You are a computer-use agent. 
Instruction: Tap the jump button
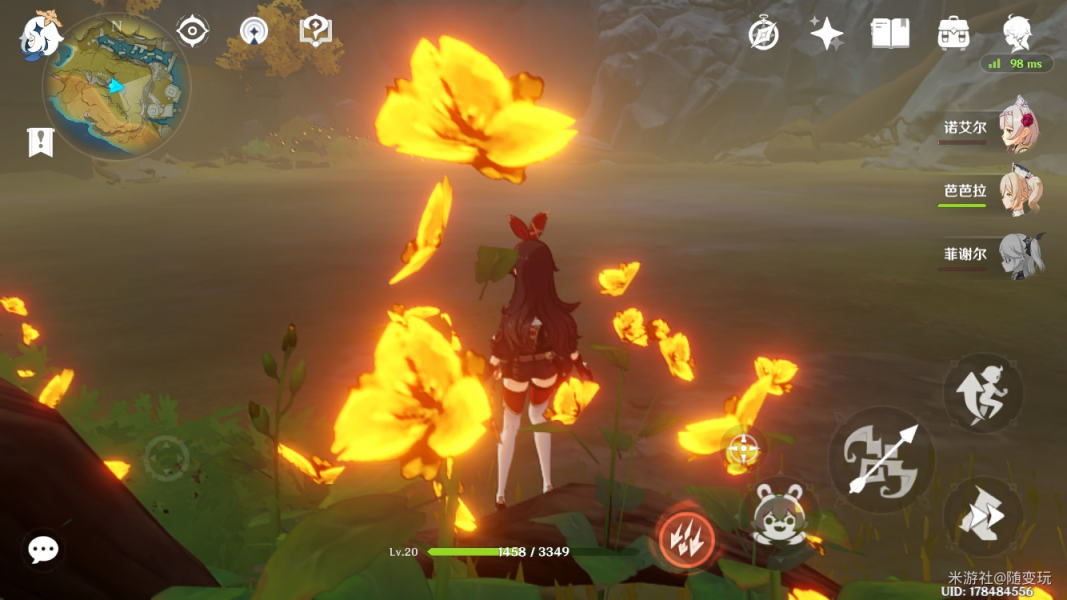tap(982, 392)
